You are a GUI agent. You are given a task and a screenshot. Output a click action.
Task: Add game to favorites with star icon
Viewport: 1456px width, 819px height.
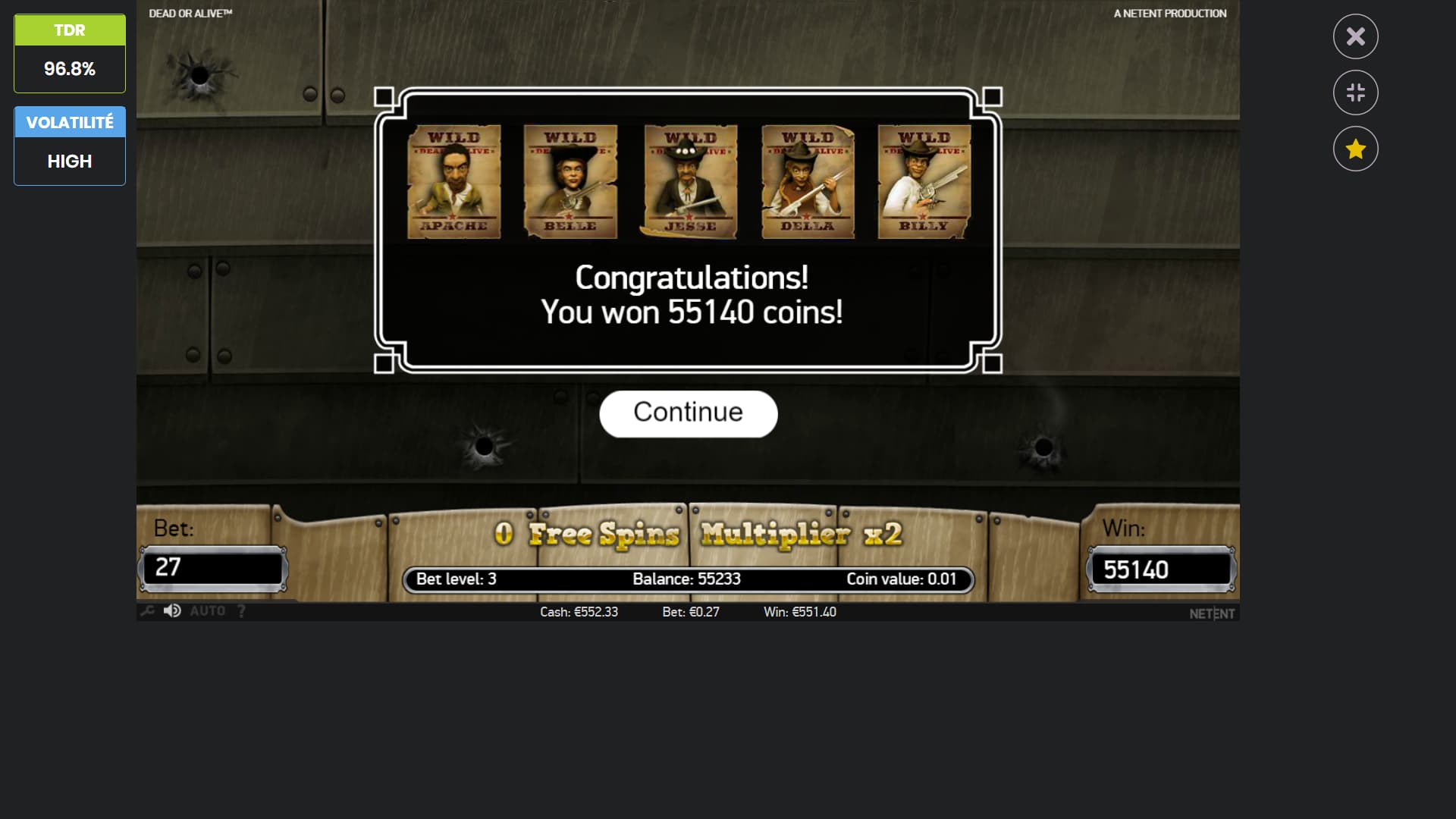(x=1355, y=149)
